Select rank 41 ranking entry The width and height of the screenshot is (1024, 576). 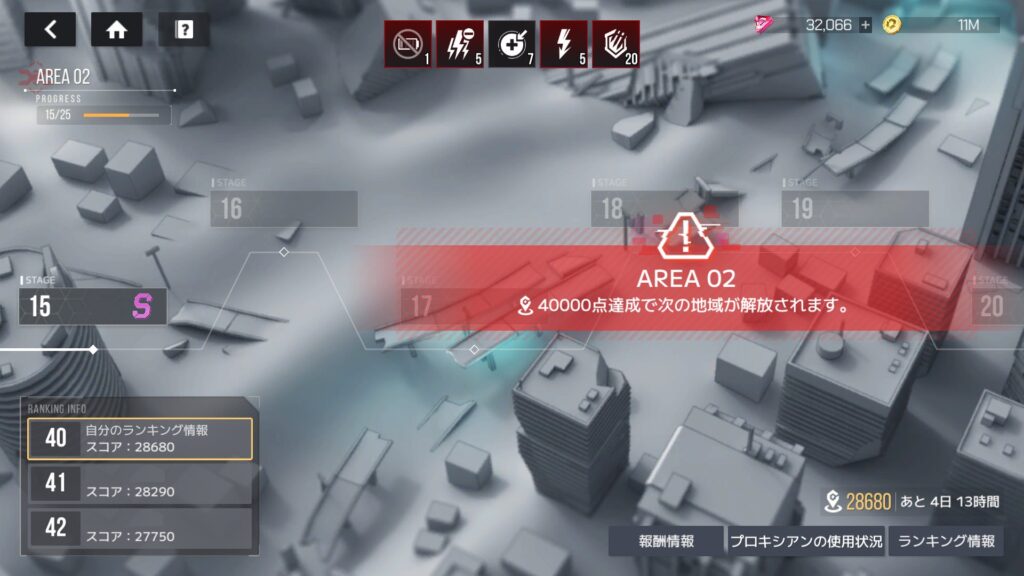[x=140, y=486]
